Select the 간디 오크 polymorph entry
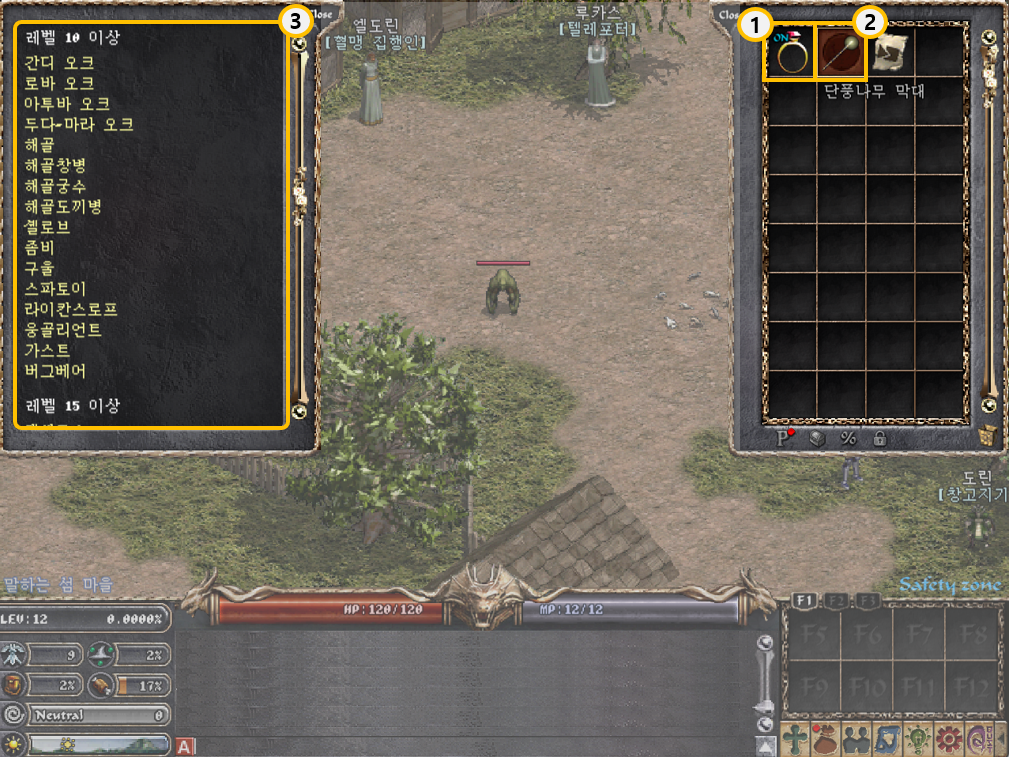The height and width of the screenshot is (757, 1009). (x=60, y=62)
